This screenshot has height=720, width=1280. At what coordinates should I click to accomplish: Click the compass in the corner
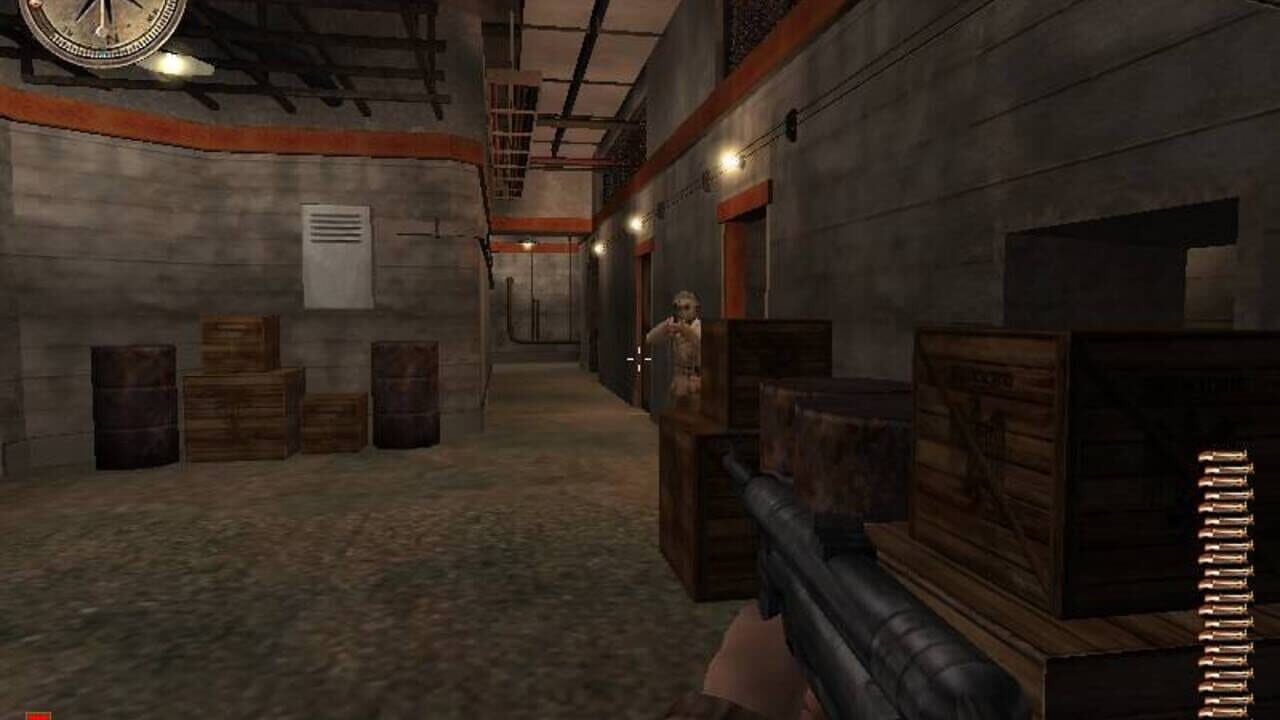102,20
